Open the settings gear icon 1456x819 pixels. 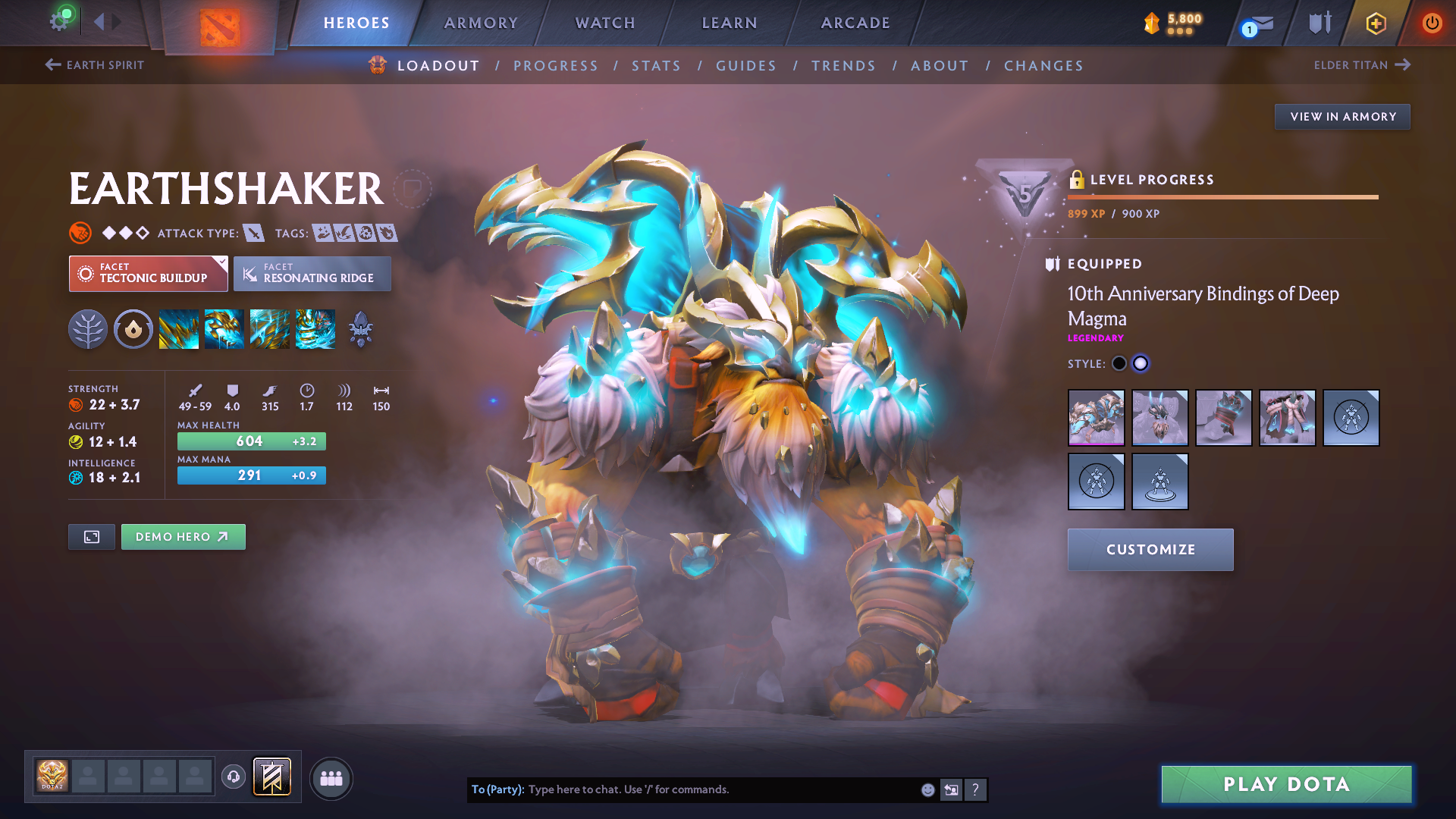coord(58,21)
